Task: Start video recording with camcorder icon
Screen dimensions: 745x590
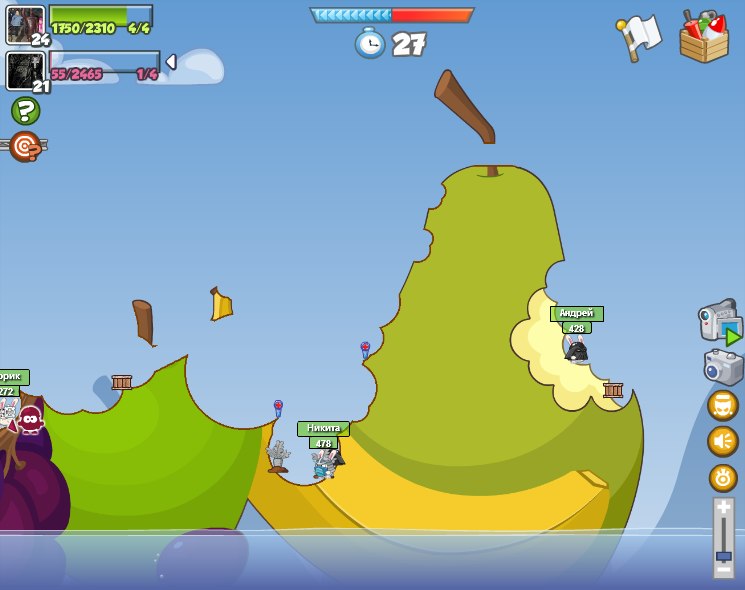Action: point(720,324)
